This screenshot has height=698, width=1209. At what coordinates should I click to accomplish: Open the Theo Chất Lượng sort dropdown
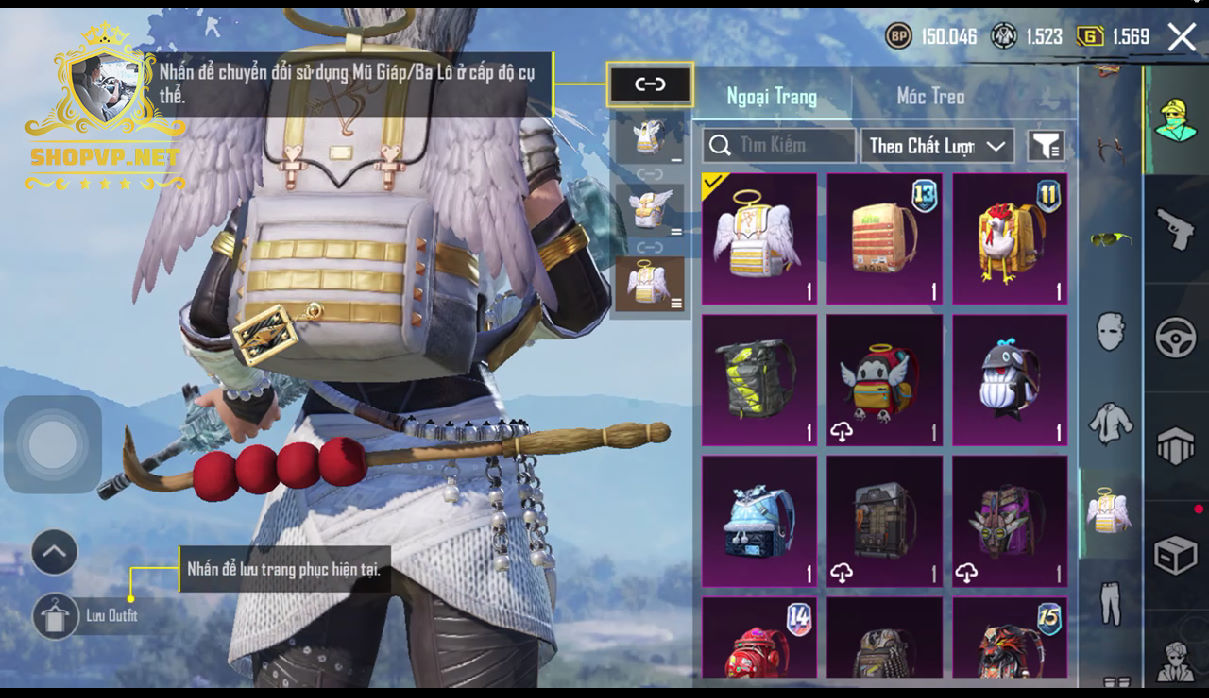coord(936,146)
